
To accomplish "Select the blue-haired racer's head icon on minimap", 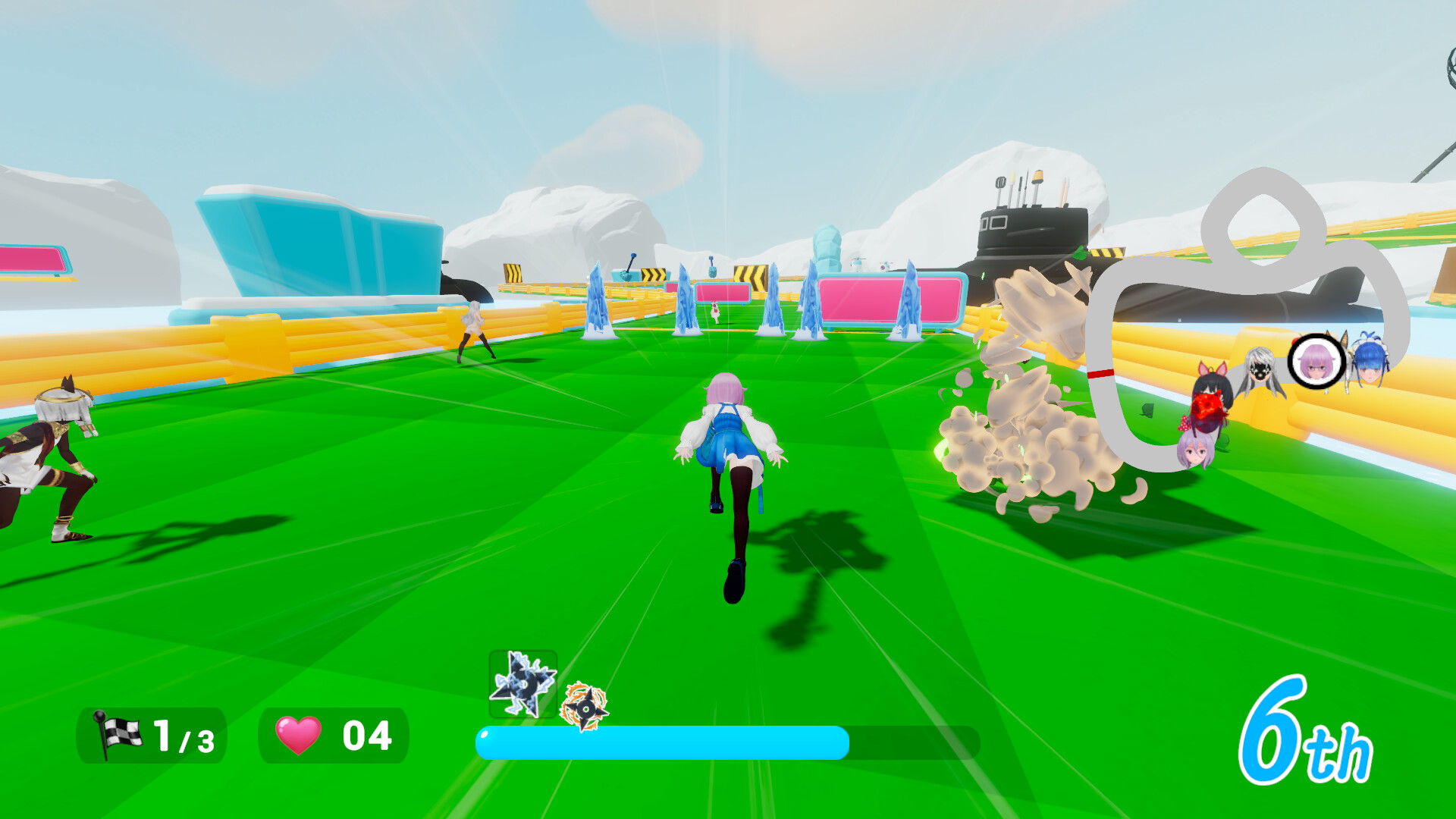I will point(1370,362).
